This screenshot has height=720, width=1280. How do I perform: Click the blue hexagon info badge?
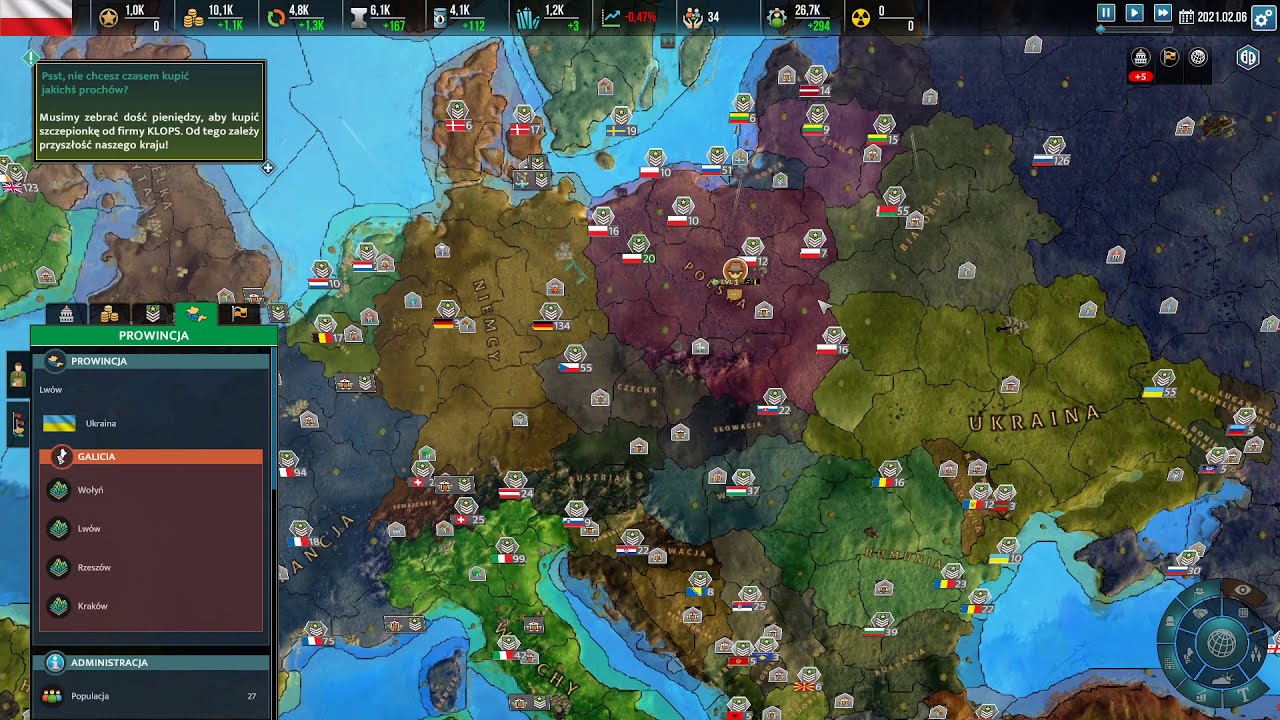1248,57
